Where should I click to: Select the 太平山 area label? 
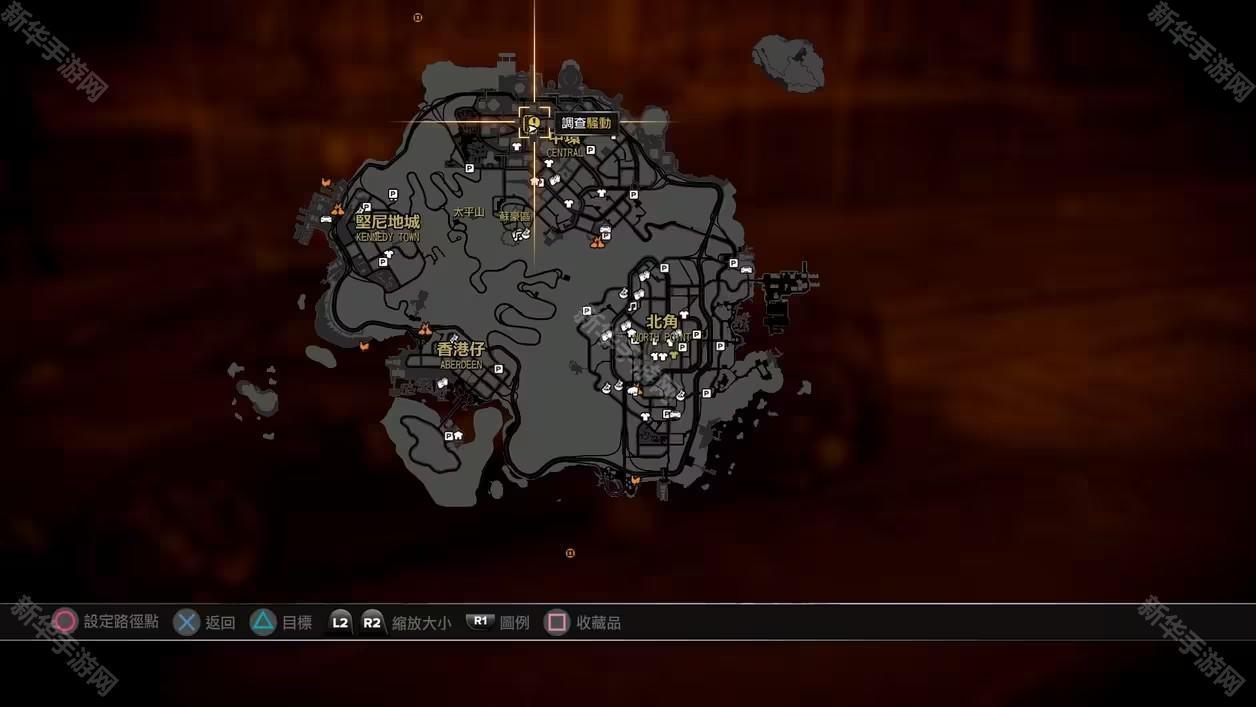[468, 212]
